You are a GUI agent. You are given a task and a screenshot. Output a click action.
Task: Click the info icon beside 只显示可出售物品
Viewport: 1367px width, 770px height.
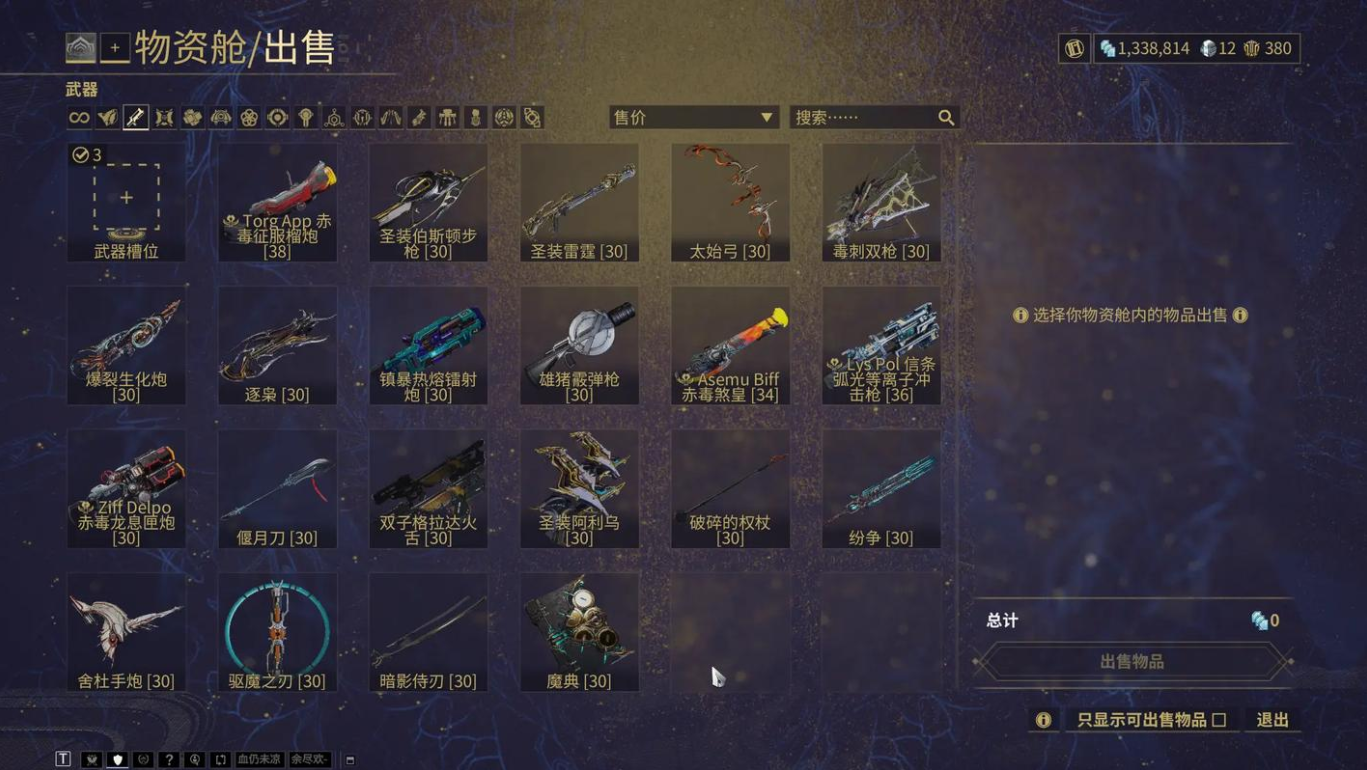[1043, 720]
